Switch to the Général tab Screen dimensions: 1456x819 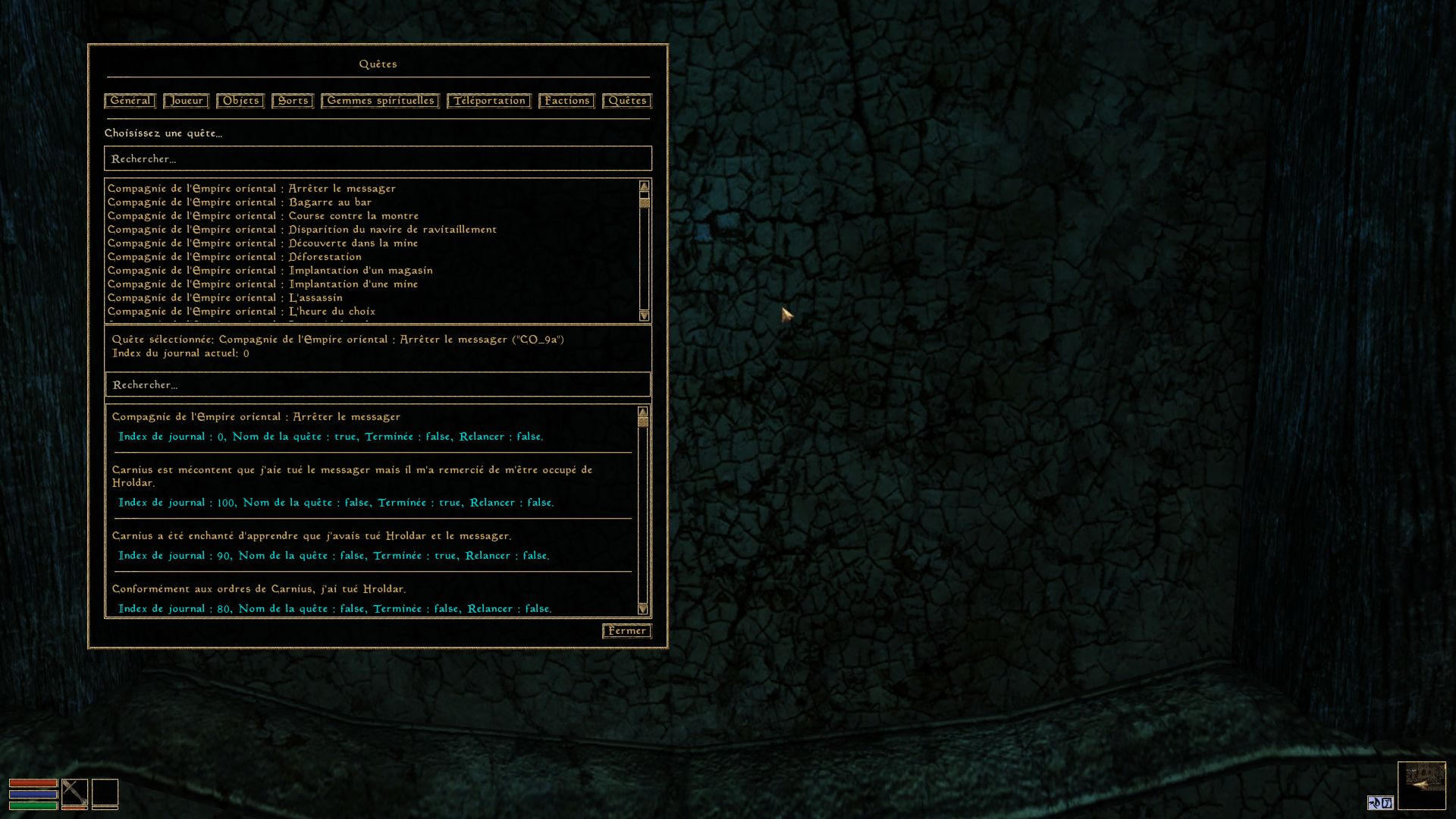pyautogui.click(x=130, y=101)
